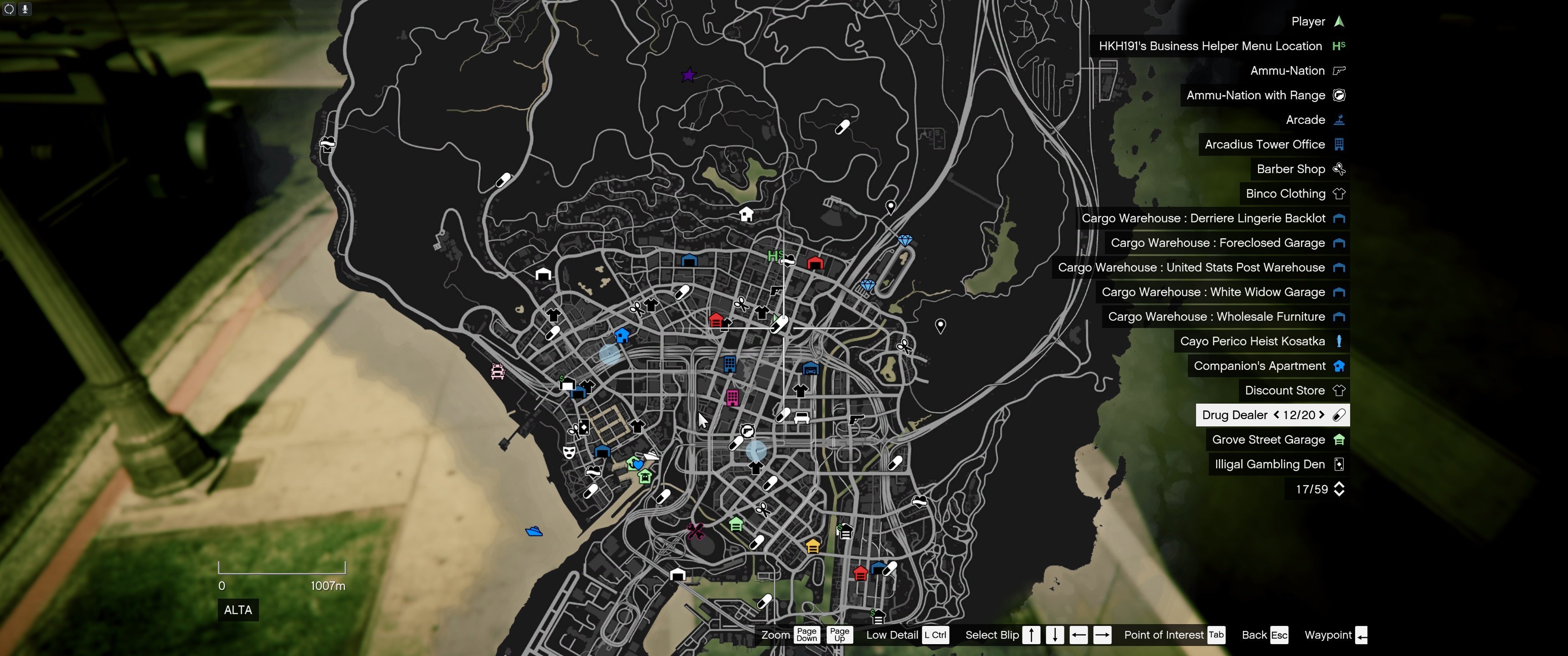Select Cargo Warehouse: Foreclosed Garage entry
Viewport: 1568px width, 656px height.
1217,243
